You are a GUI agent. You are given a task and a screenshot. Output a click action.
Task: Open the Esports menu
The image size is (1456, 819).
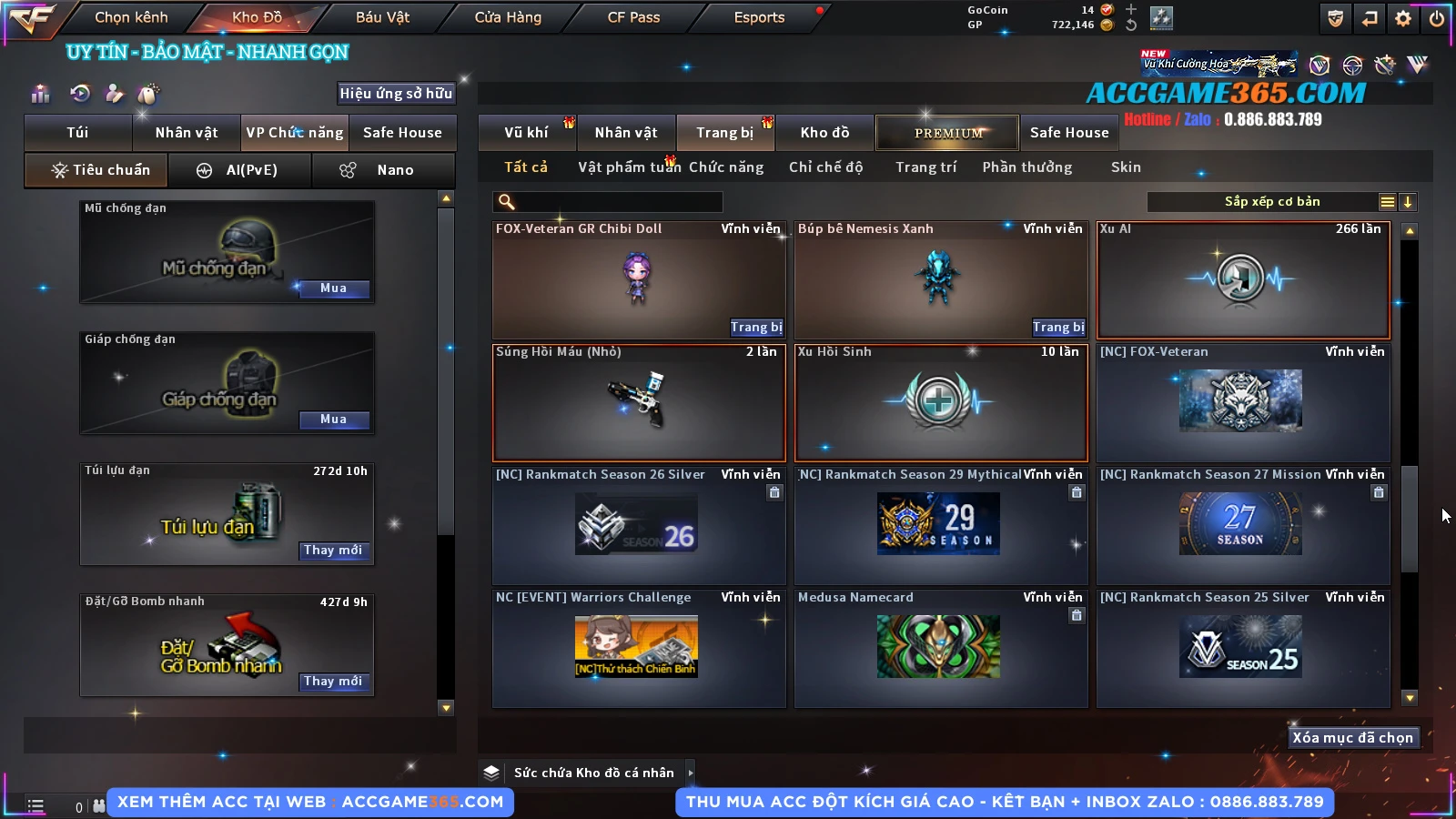click(759, 17)
